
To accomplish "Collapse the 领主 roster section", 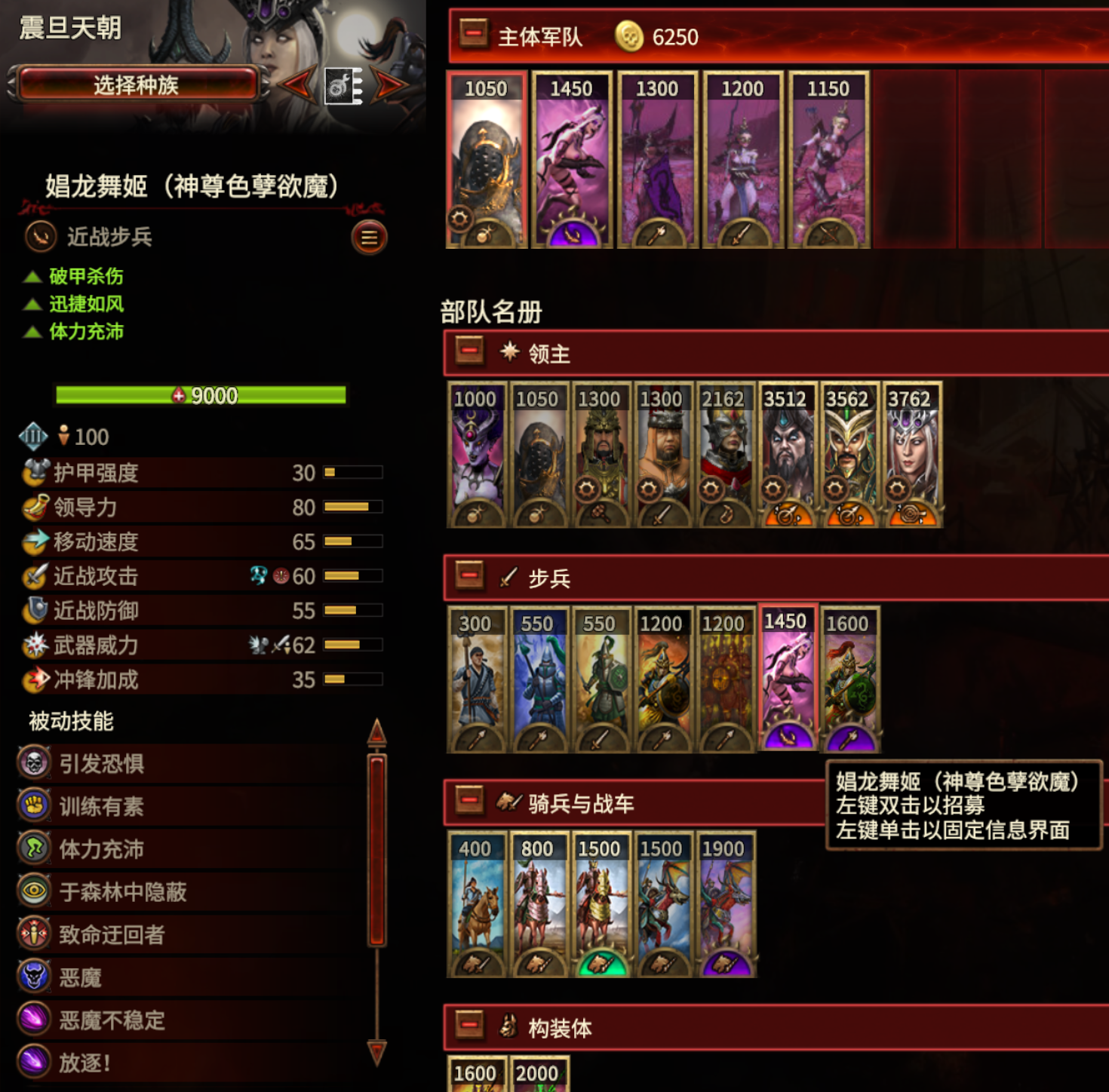I will [x=469, y=352].
